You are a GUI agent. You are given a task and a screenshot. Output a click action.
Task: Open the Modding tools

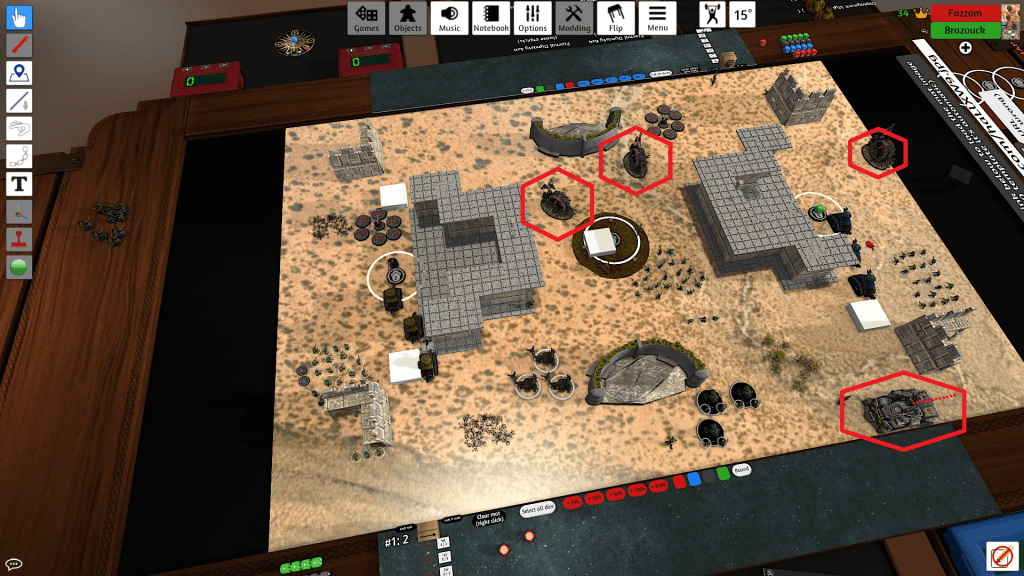pos(574,17)
